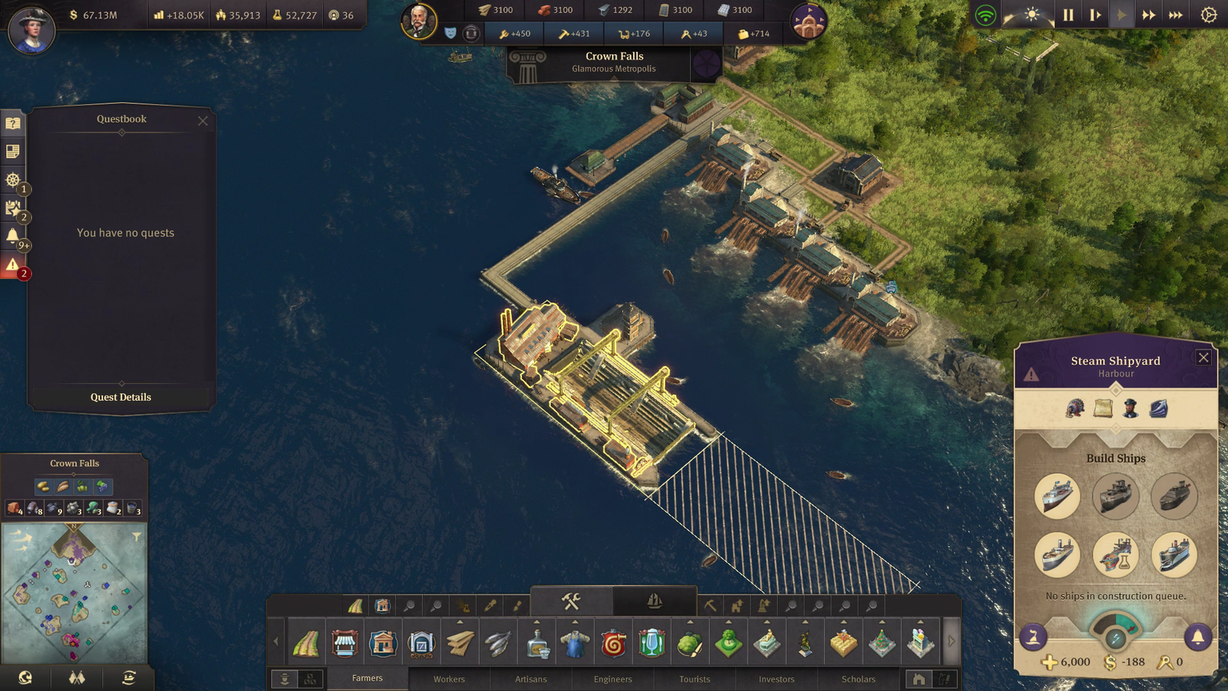
Task: Select the marketplace building icon
Action: (344, 643)
